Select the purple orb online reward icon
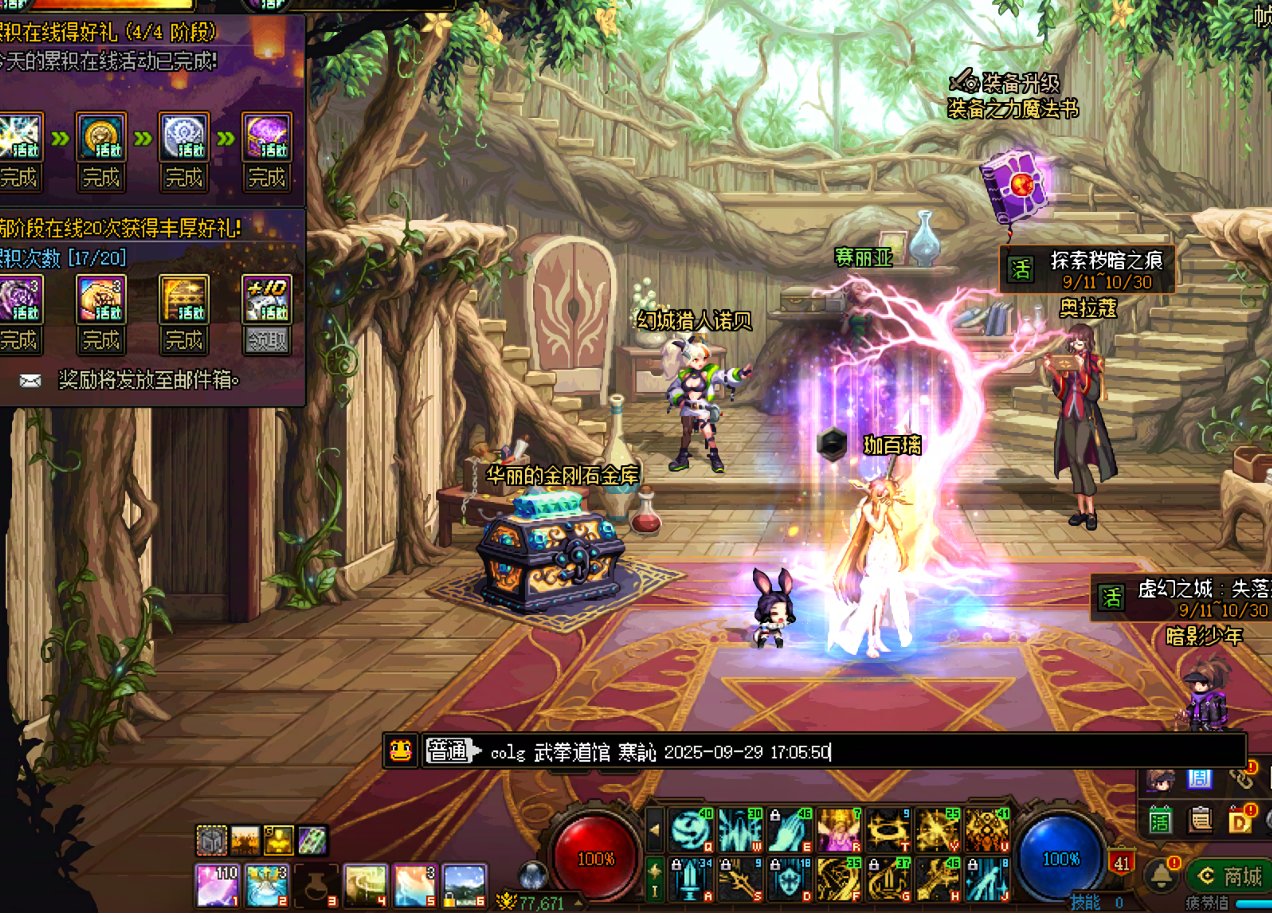 pyautogui.click(x=266, y=137)
